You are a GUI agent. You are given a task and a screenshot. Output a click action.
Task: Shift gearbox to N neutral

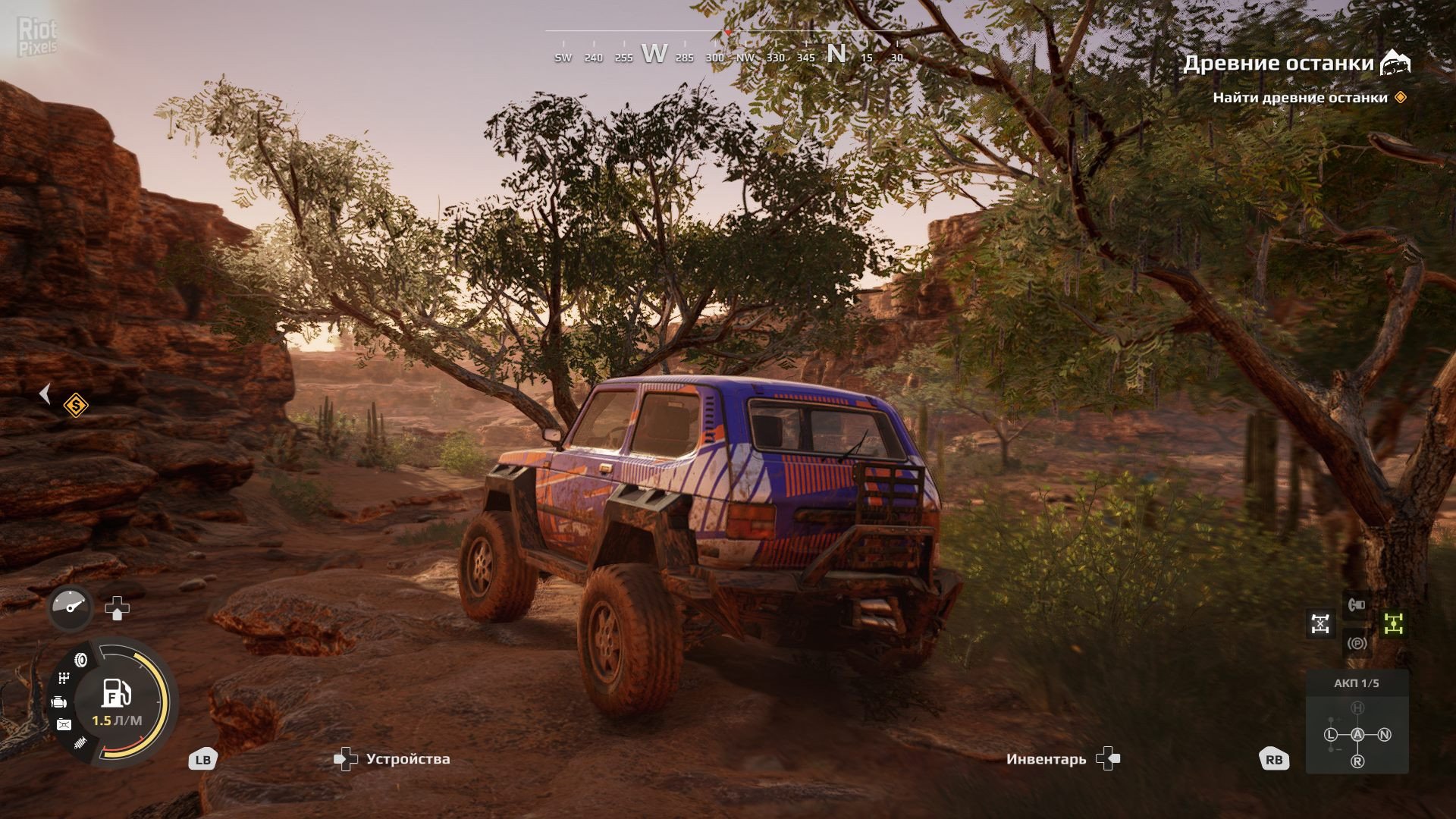point(1384,734)
